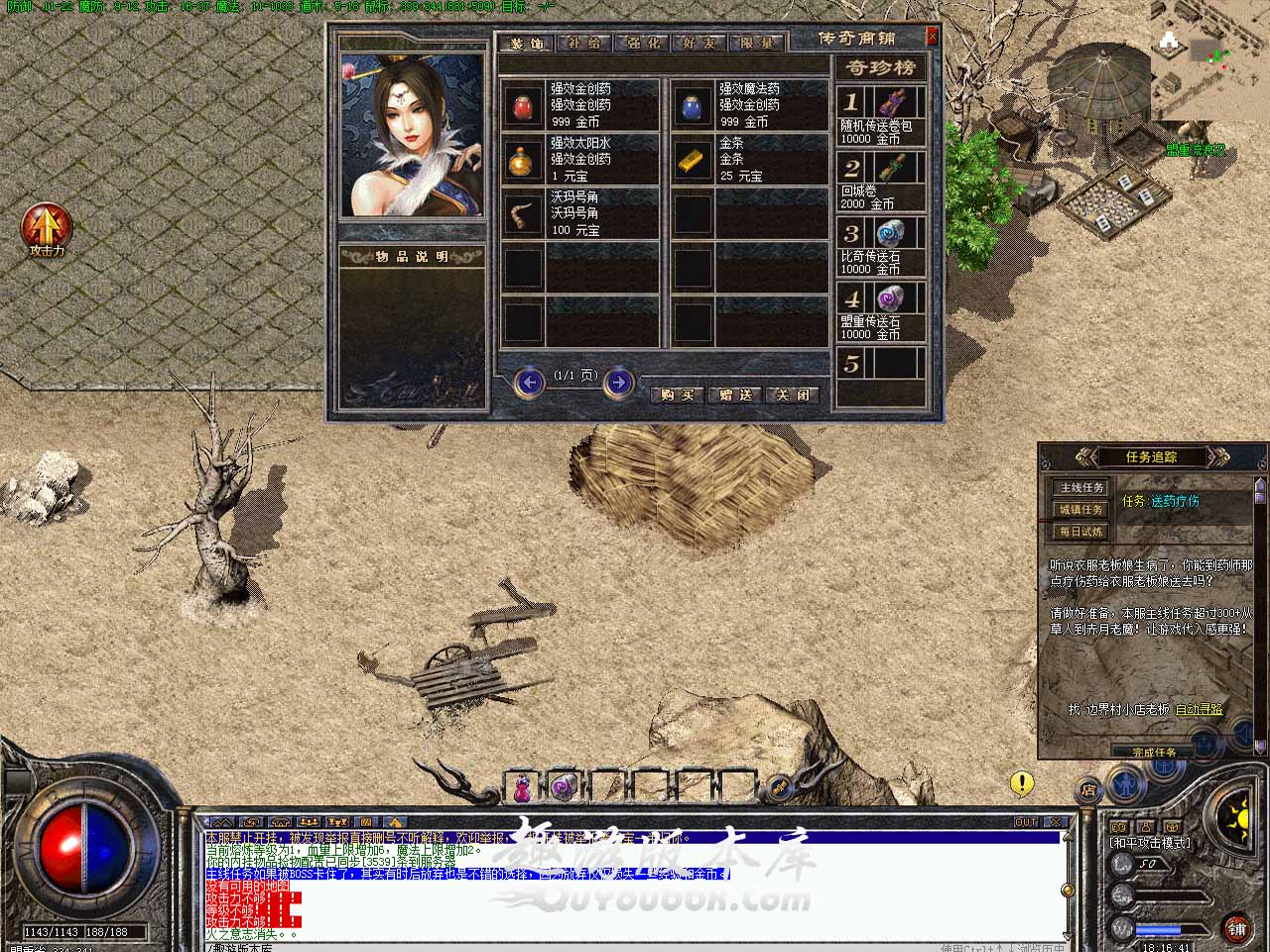Go to the next shop page arrow
The width and height of the screenshot is (1270, 952).
click(x=618, y=382)
